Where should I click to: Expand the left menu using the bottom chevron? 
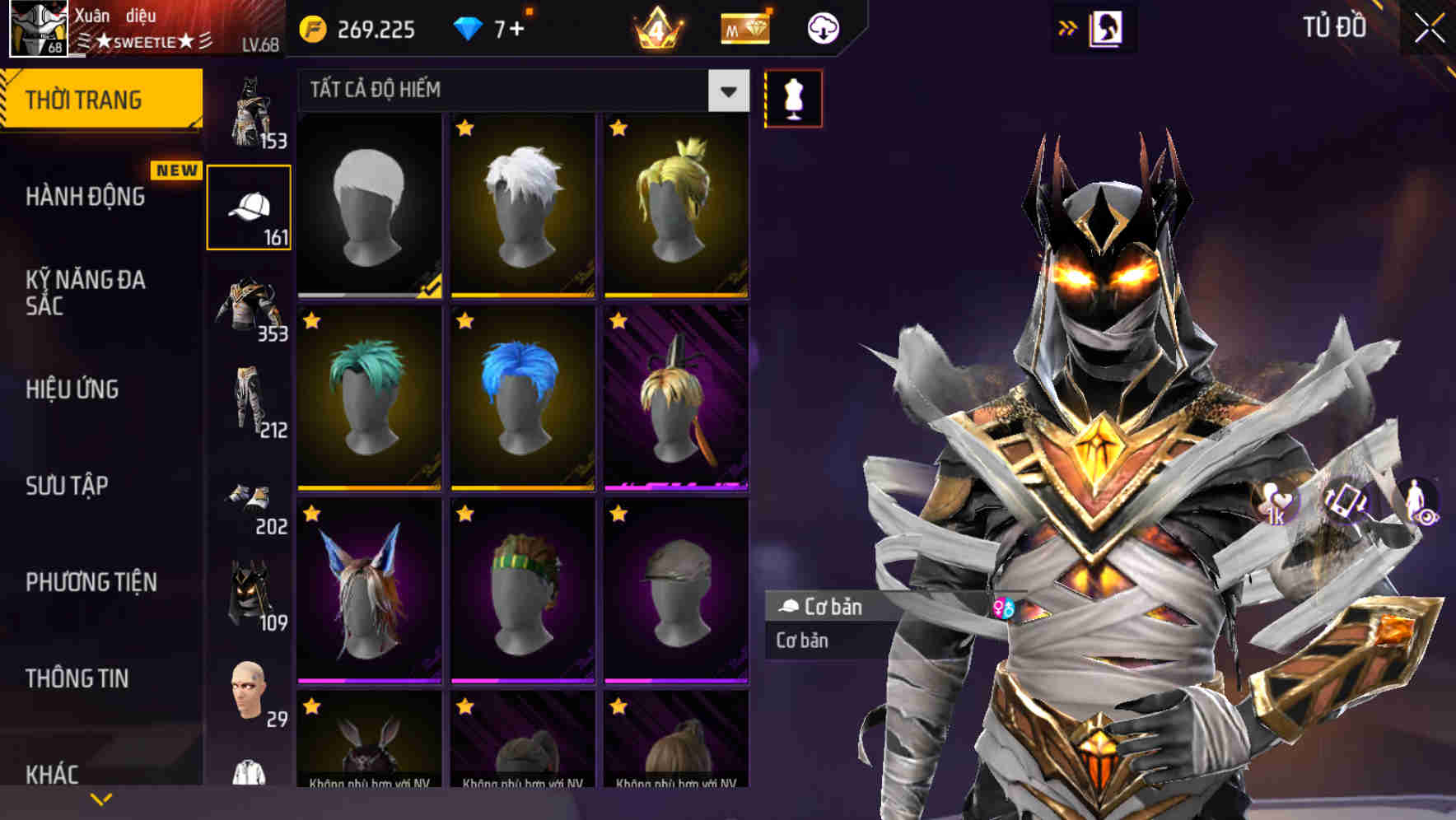[x=100, y=797]
